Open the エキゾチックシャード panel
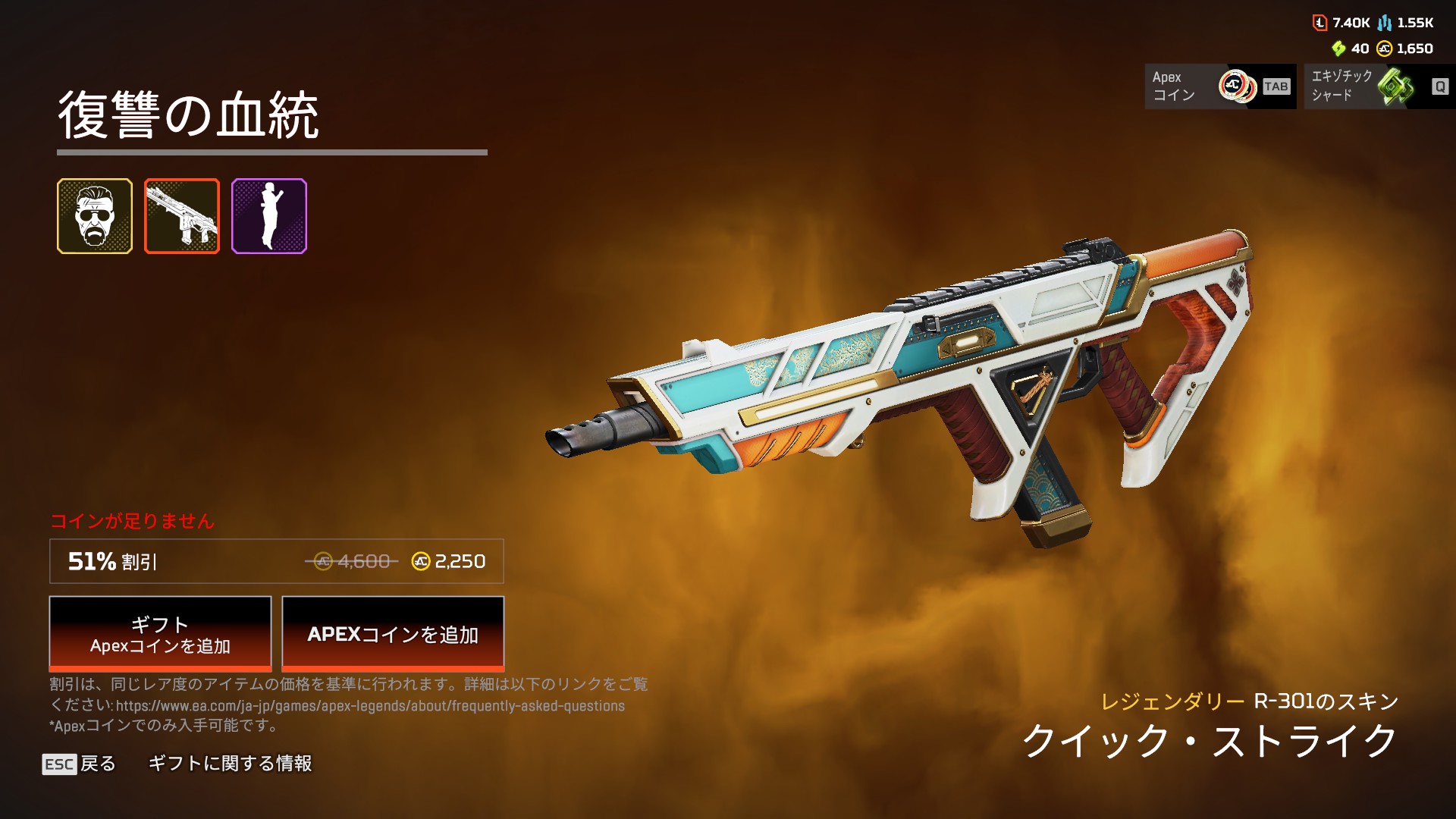The height and width of the screenshot is (819, 1456). [x=1379, y=86]
